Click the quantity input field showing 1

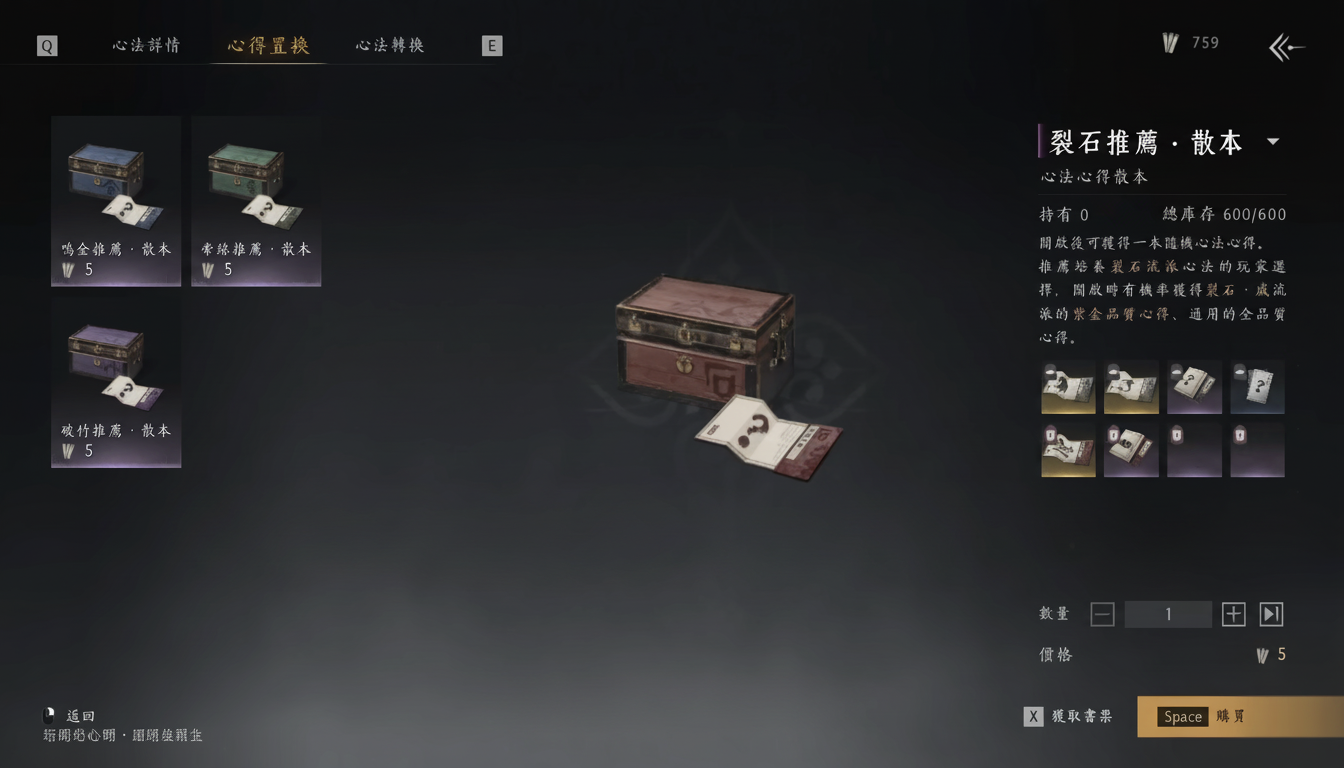point(1168,614)
